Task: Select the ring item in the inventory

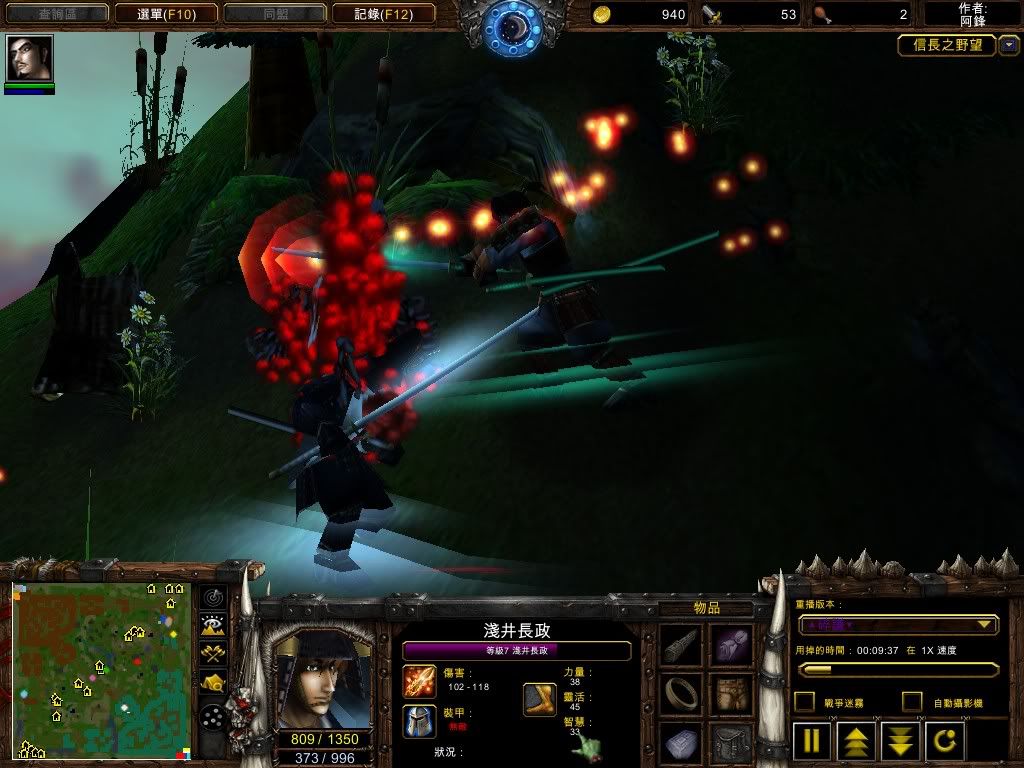Action: [x=681, y=694]
